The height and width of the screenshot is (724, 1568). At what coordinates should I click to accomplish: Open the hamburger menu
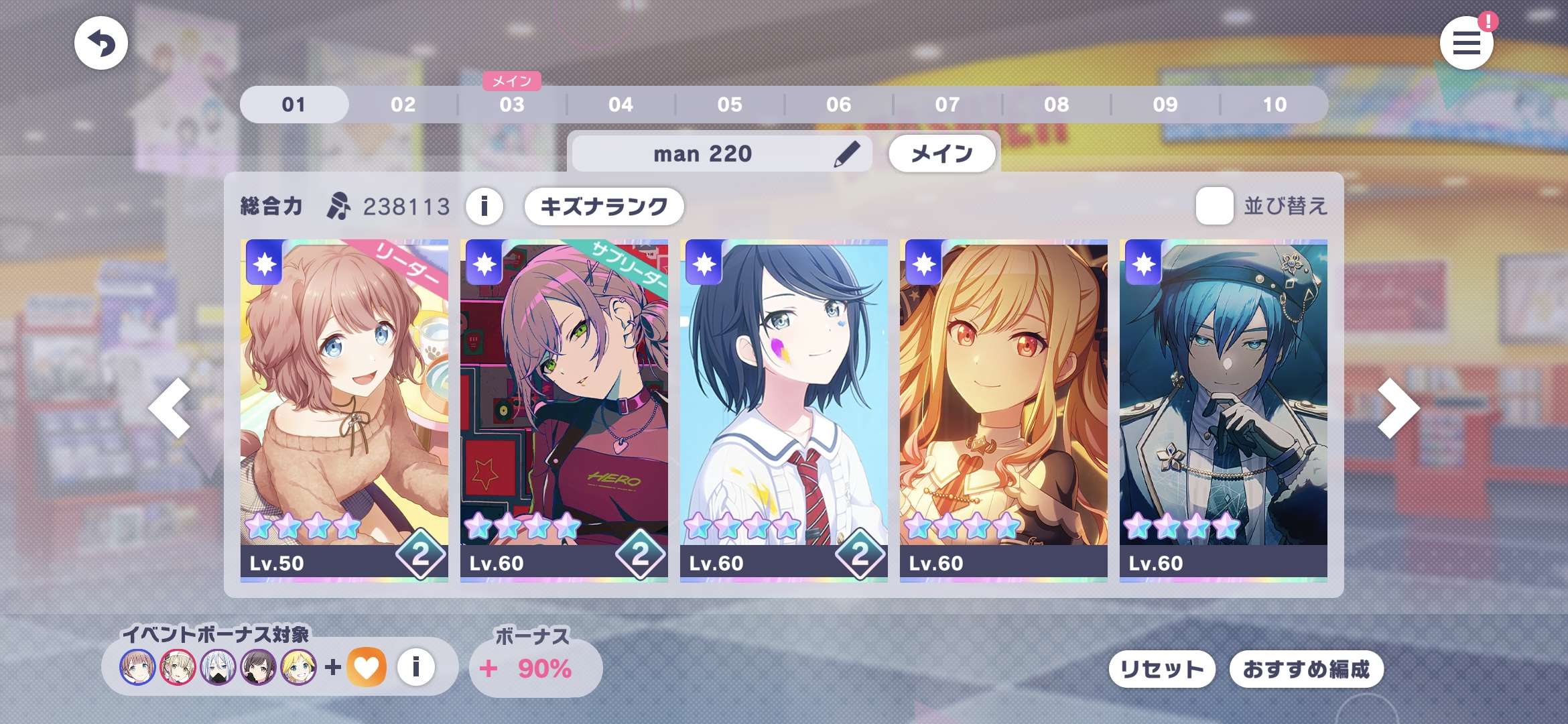click(1466, 44)
